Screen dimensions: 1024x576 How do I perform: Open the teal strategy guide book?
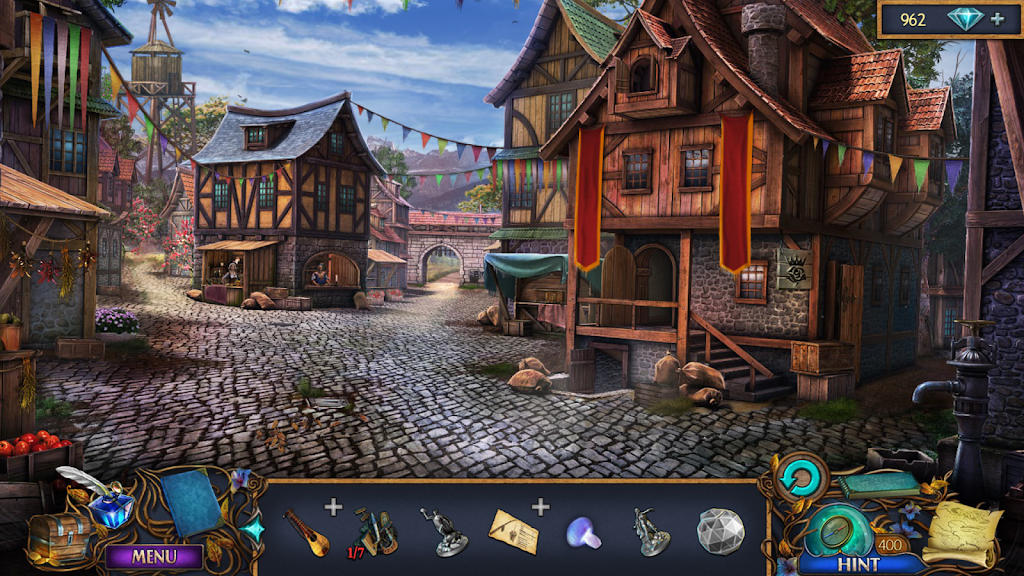point(880,484)
